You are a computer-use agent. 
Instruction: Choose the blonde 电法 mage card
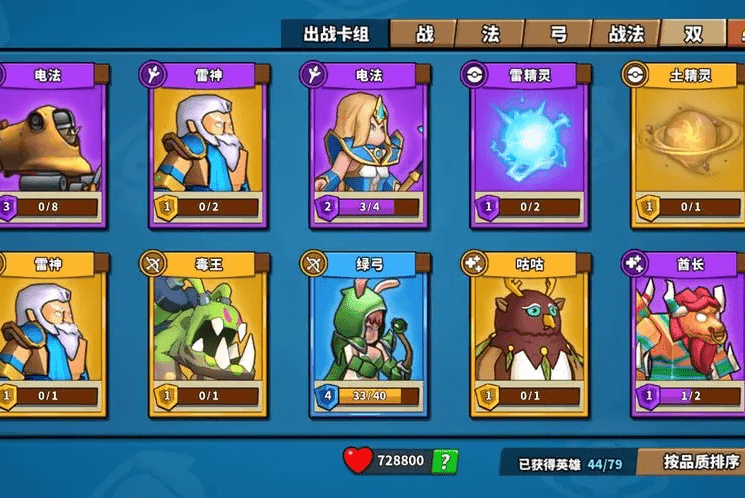click(369, 145)
